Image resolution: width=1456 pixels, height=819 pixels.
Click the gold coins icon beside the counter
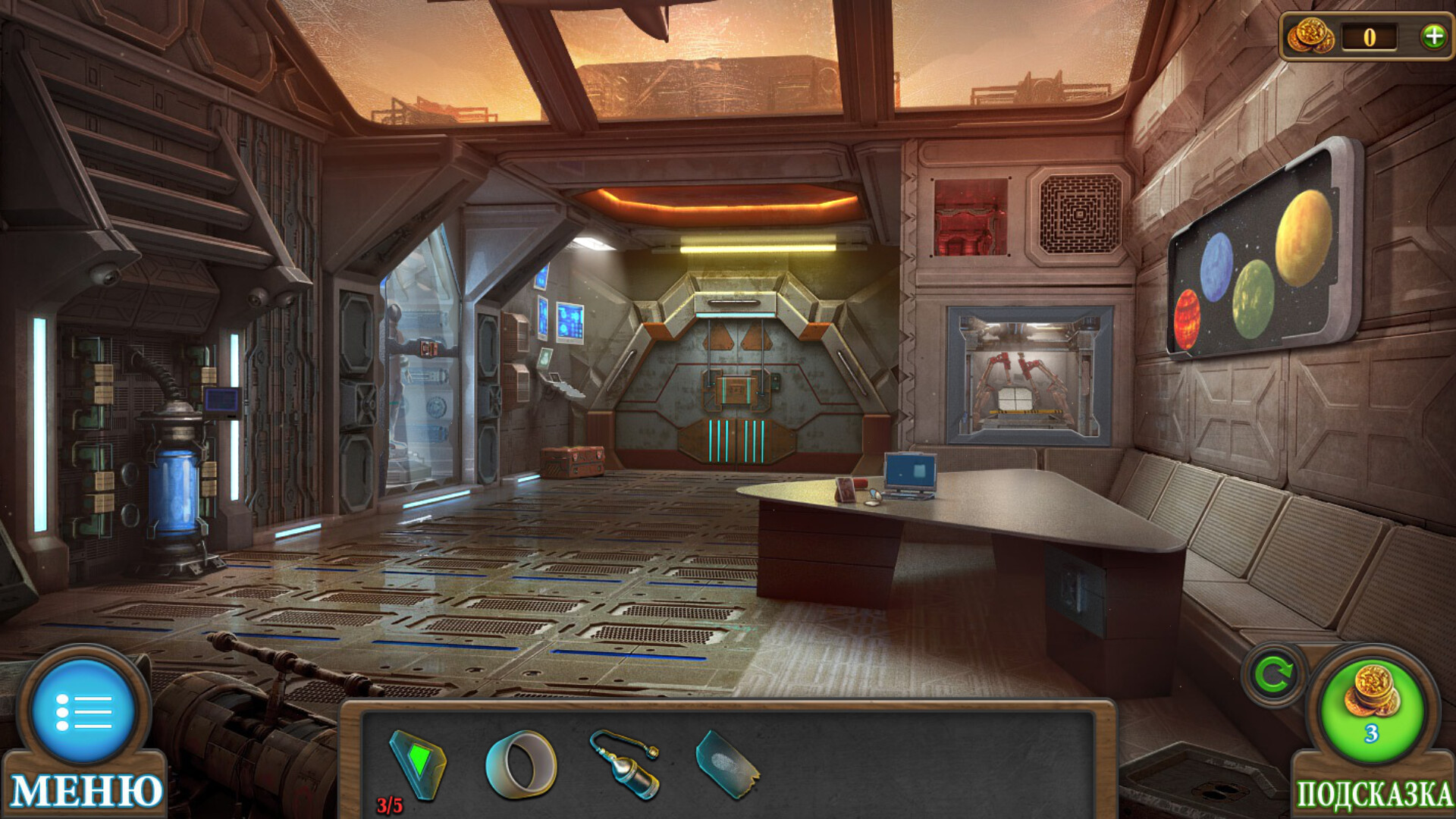(1312, 34)
